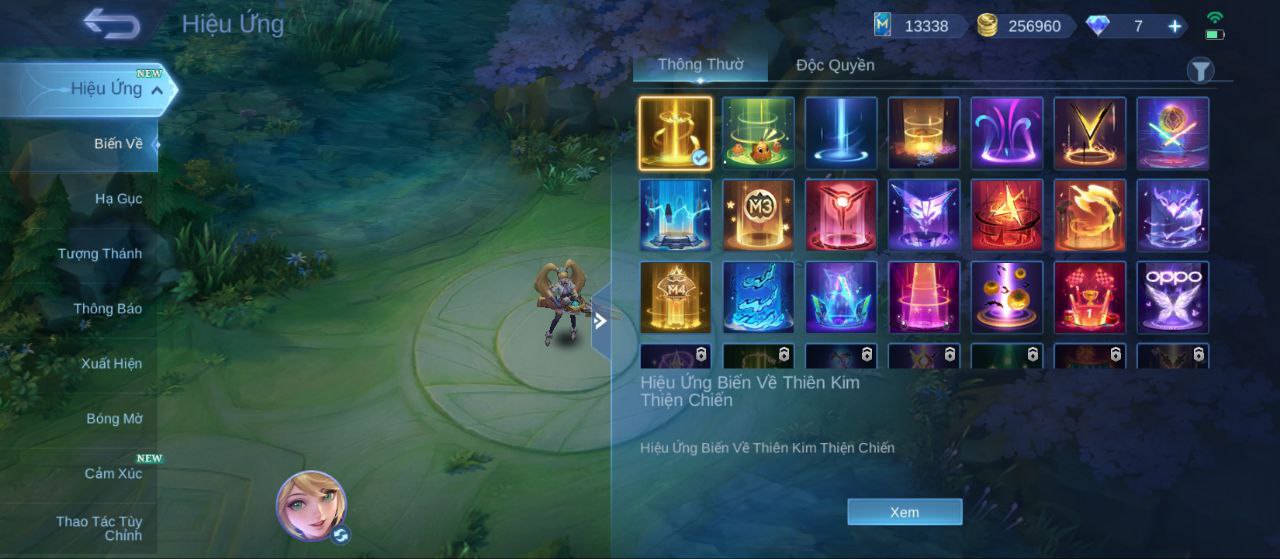Viewport: 1280px width, 559px height.
Task: Select the M3 recall effect thumbnail
Action: tap(758, 215)
